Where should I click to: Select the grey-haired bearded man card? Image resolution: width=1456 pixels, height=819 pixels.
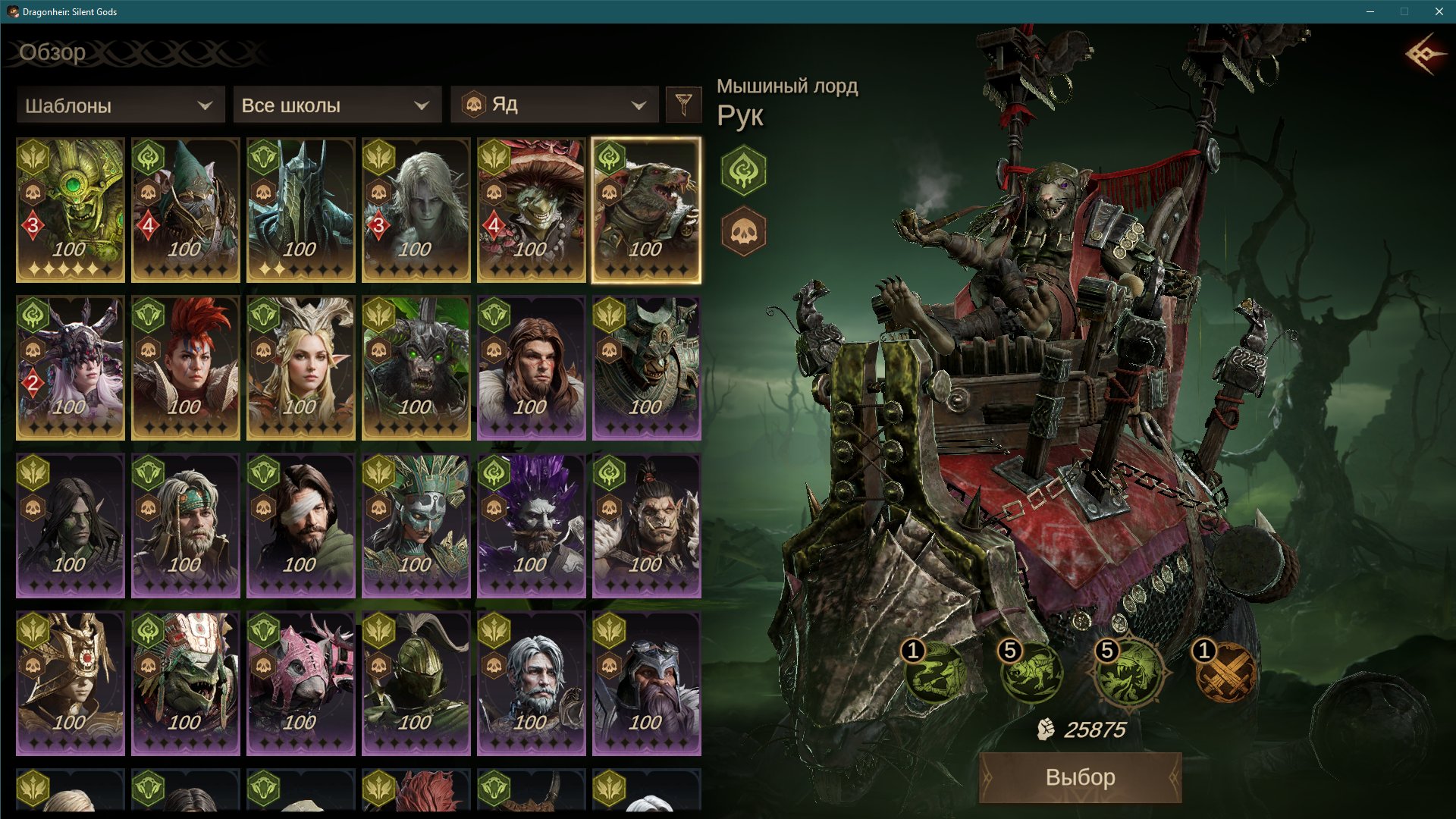point(532,683)
